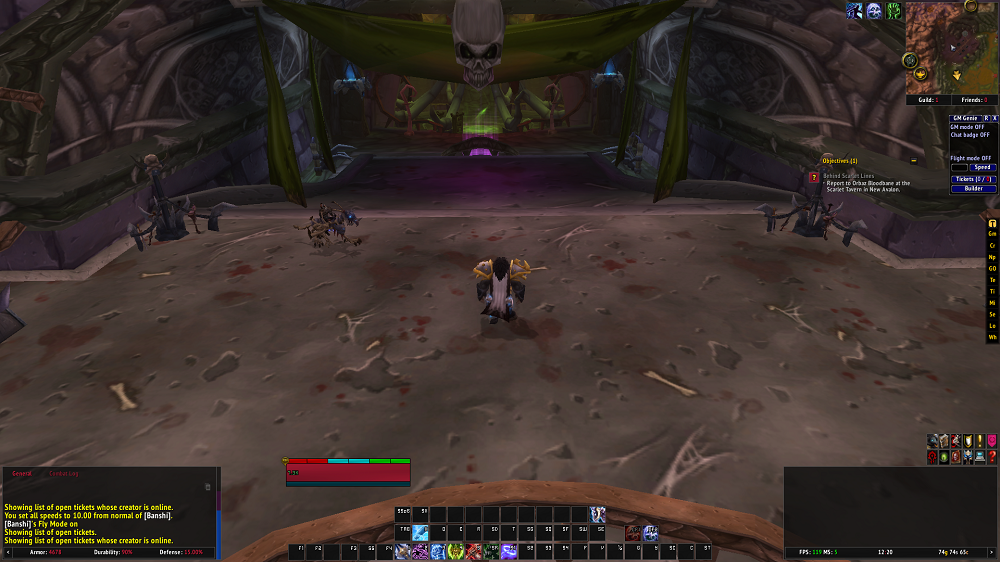The image size is (1000, 562).
Task: Click the green hand buff icon
Action: (893, 10)
